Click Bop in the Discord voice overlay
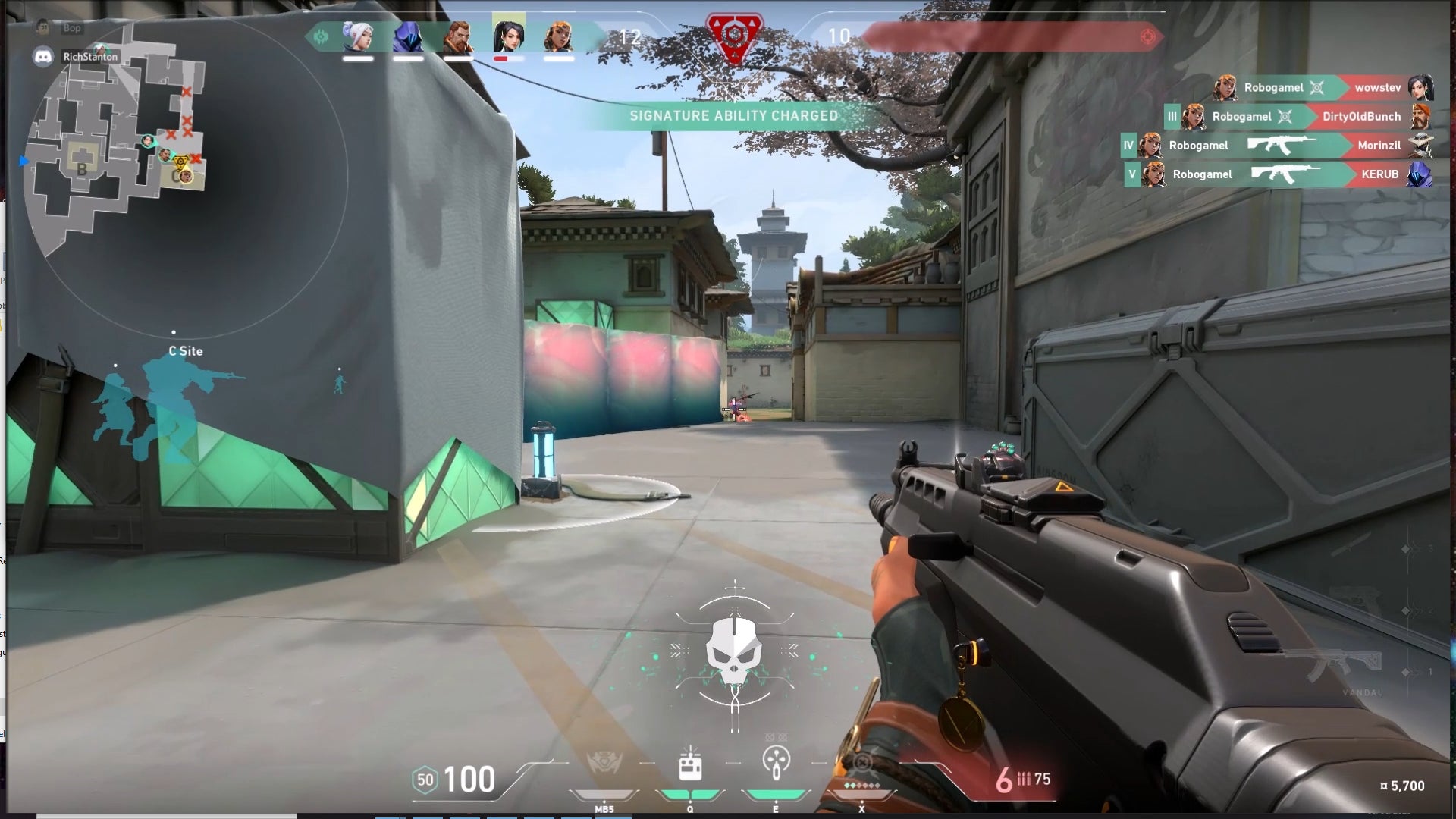Viewport: 1456px width, 819px height. point(72,28)
